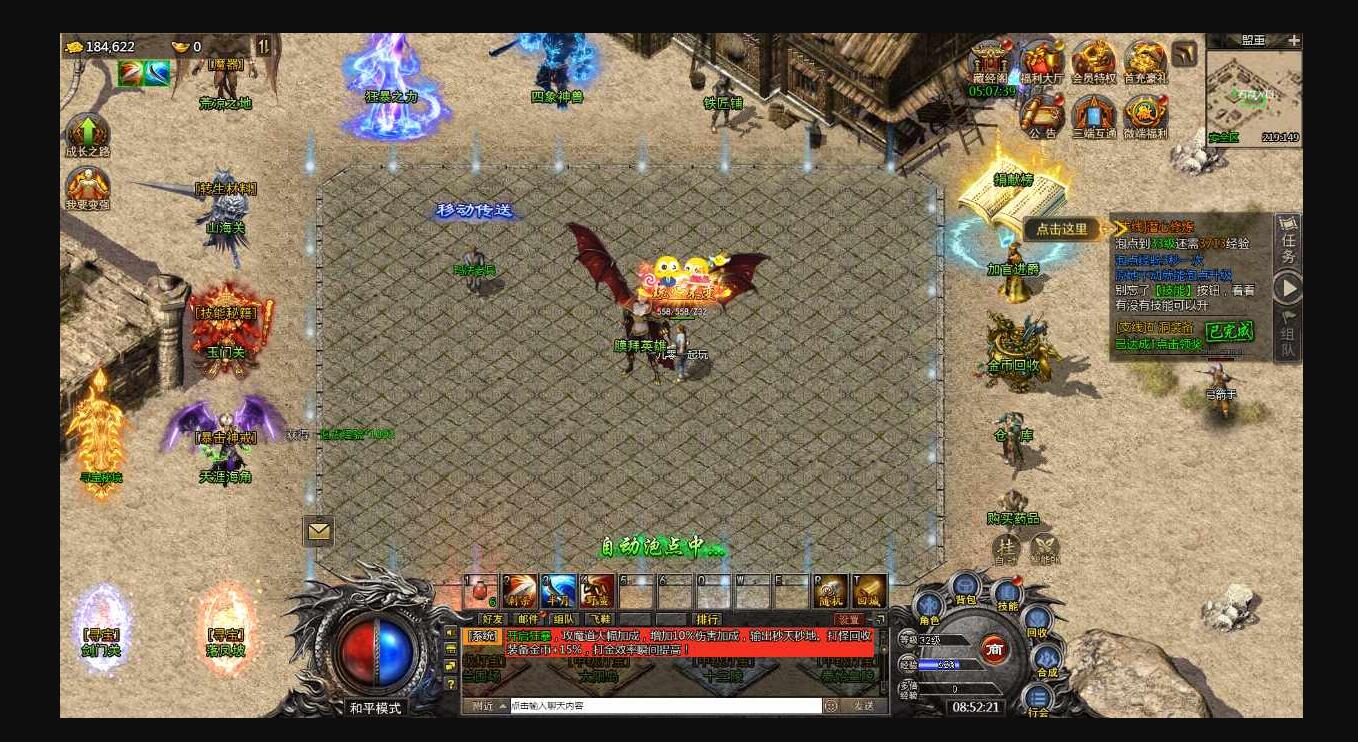The image size is (1358, 742).
Task: Click the 经验 experience progress bar
Action: click(x=938, y=664)
